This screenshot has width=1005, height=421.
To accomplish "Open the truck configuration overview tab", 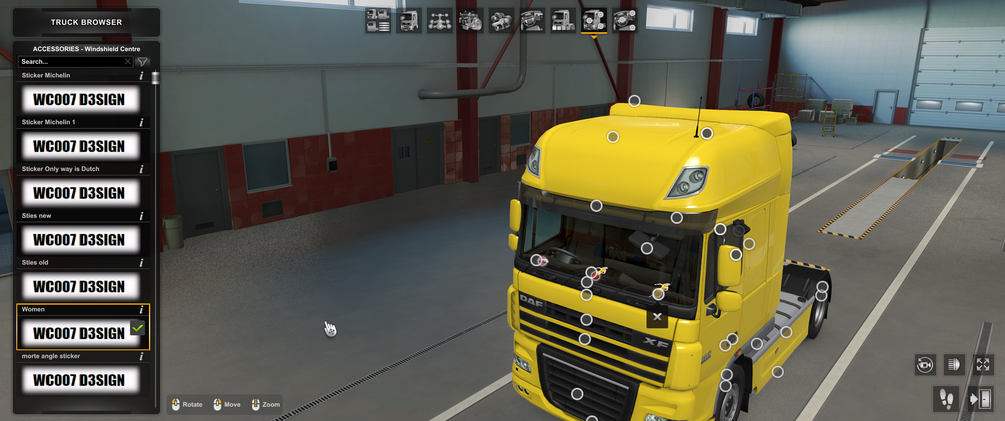I will coord(378,19).
